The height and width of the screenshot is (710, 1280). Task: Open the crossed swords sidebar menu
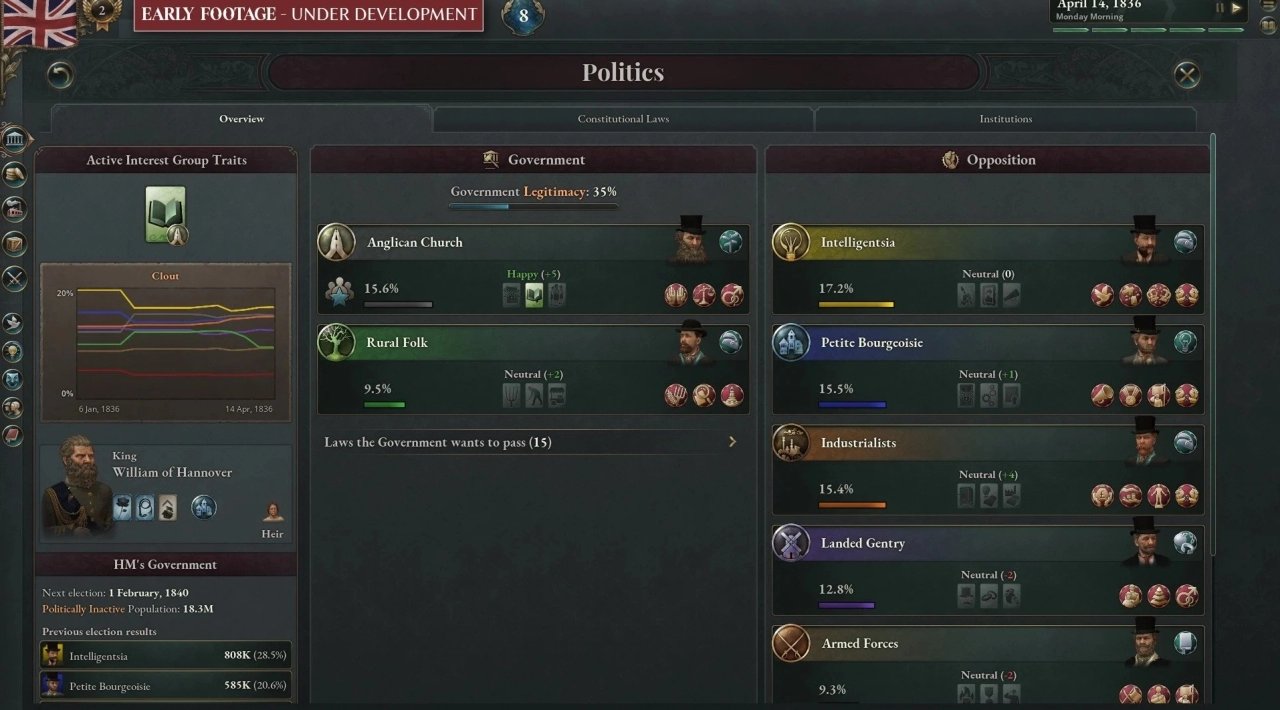click(x=14, y=279)
